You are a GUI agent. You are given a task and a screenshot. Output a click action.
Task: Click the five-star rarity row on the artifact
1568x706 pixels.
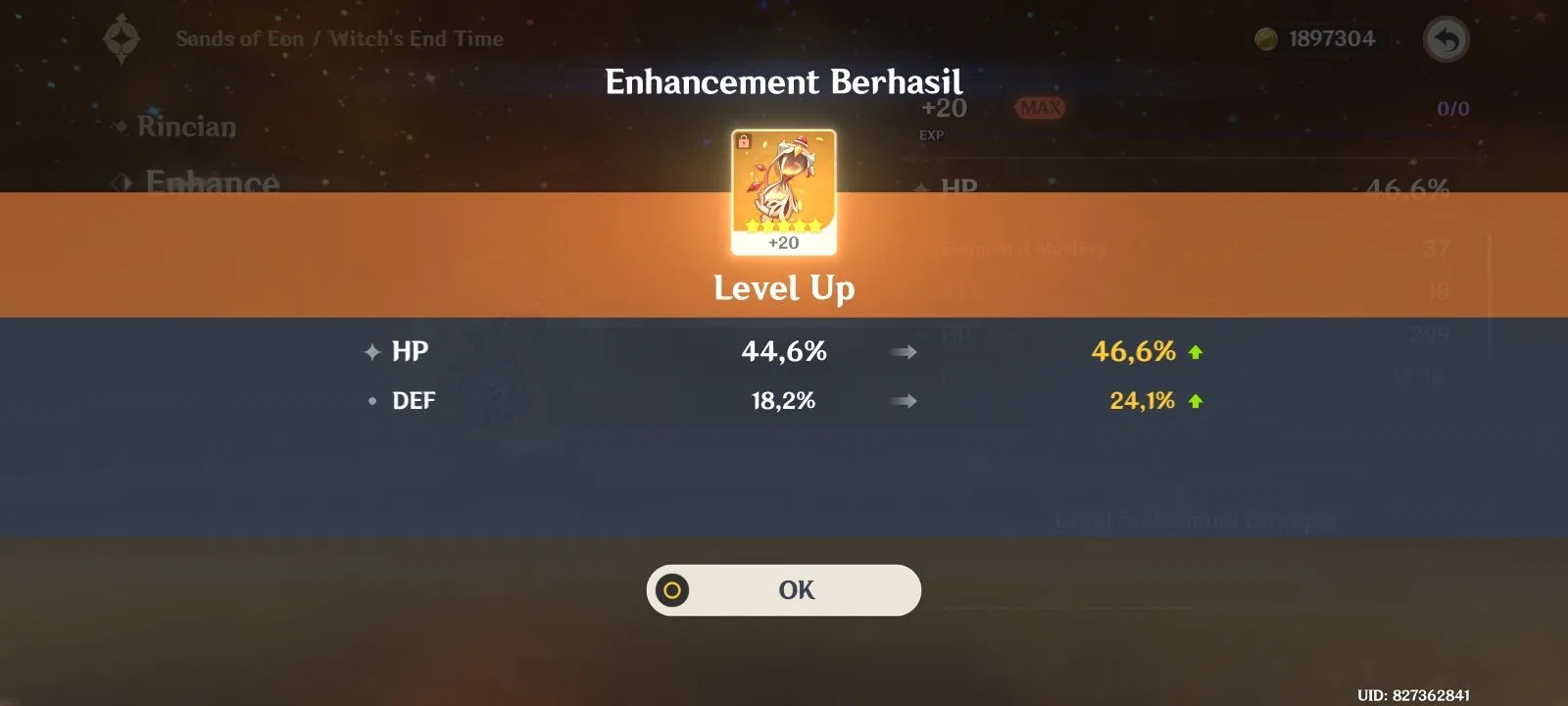tap(783, 225)
